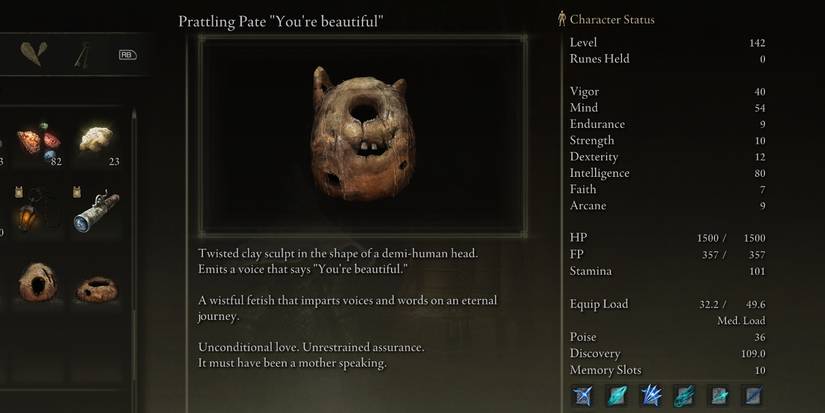Choose the last memorized spell with diagonal blade
The height and width of the screenshot is (413, 825).
coord(753,395)
